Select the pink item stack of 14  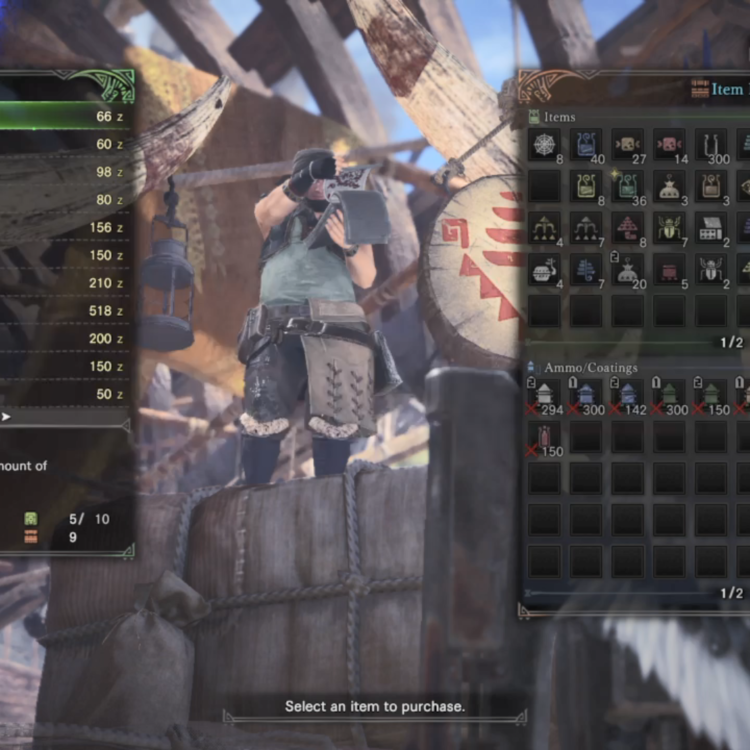point(670,144)
